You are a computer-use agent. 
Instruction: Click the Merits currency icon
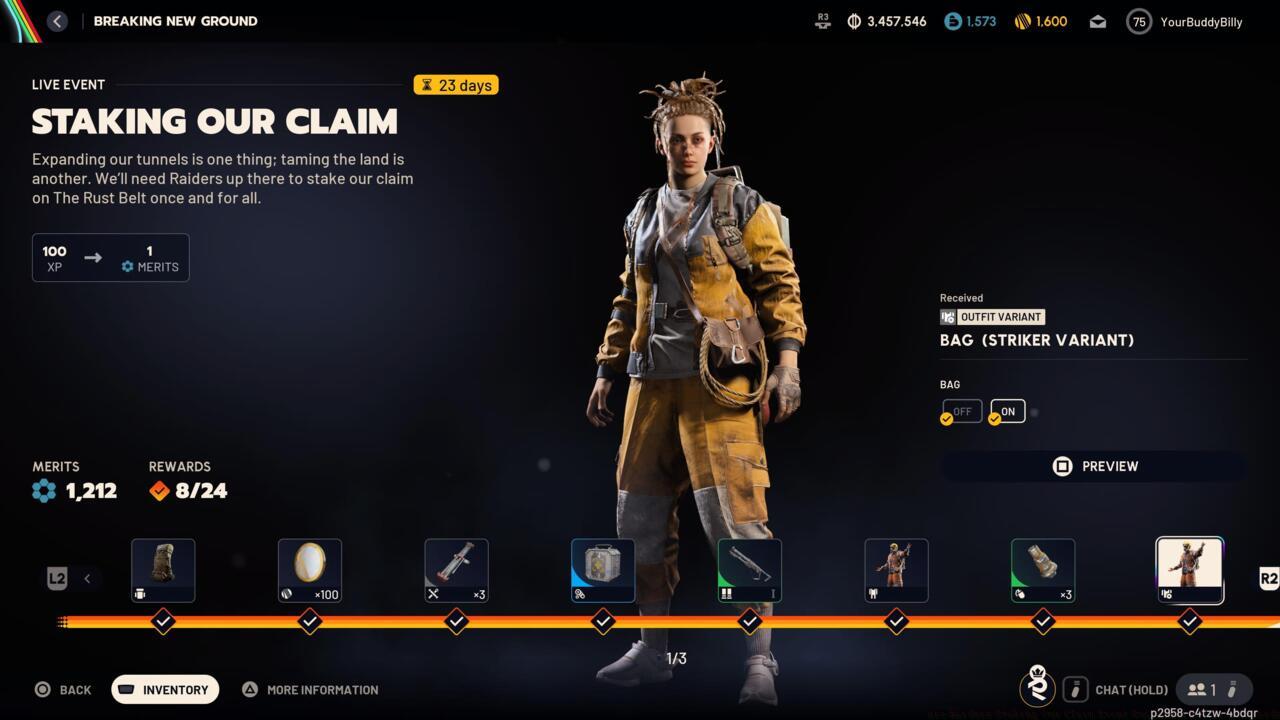pyautogui.click(x=42, y=490)
